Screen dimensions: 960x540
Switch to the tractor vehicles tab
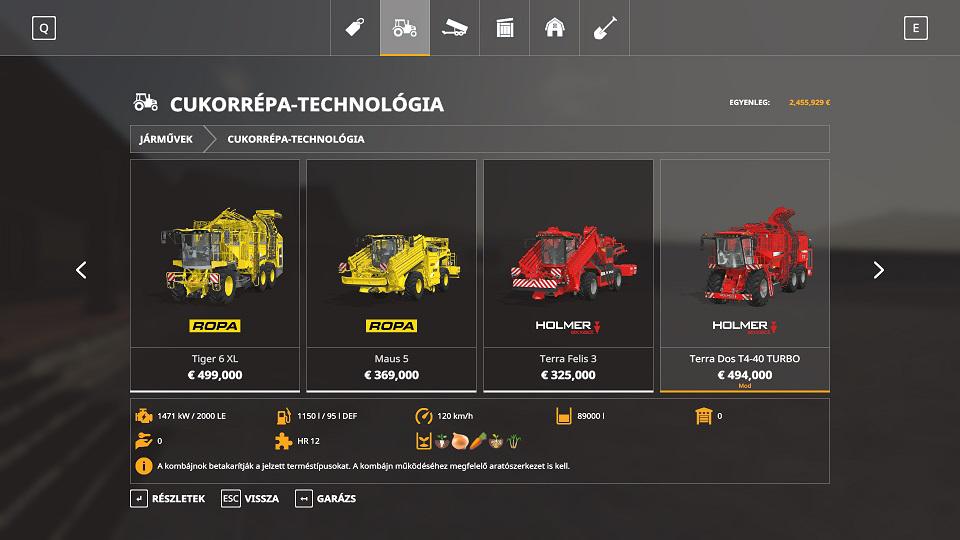point(405,28)
